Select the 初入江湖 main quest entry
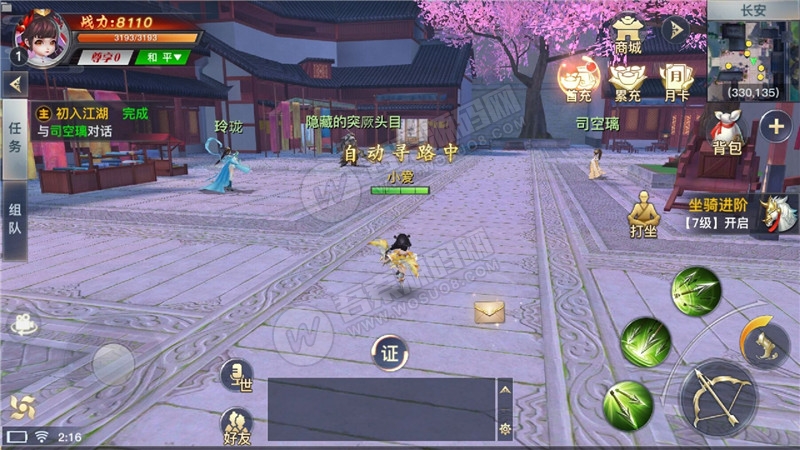This screenshot has width=800, height=450. [90, 121]
